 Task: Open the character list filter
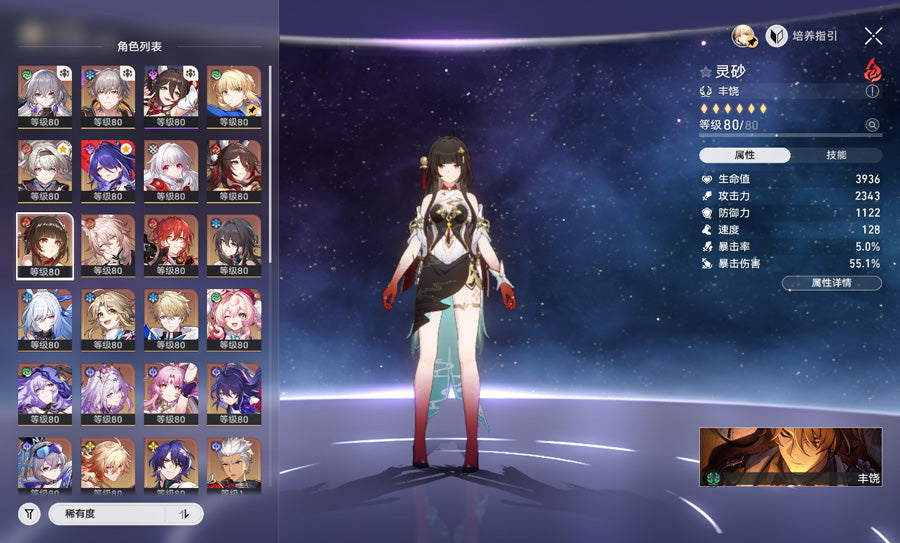click(29, 514)
